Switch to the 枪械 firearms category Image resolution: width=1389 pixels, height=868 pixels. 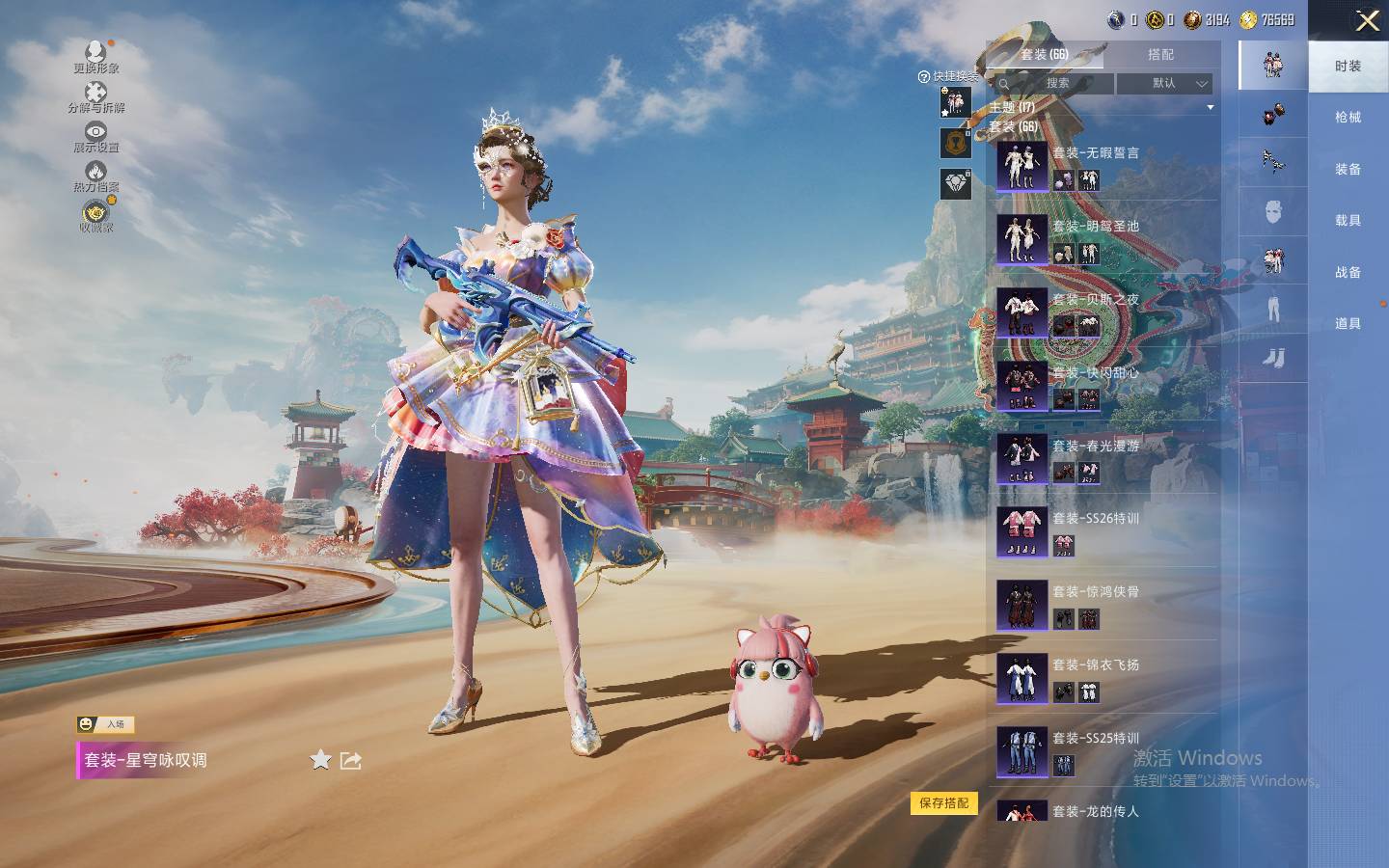coord(1348,118)
